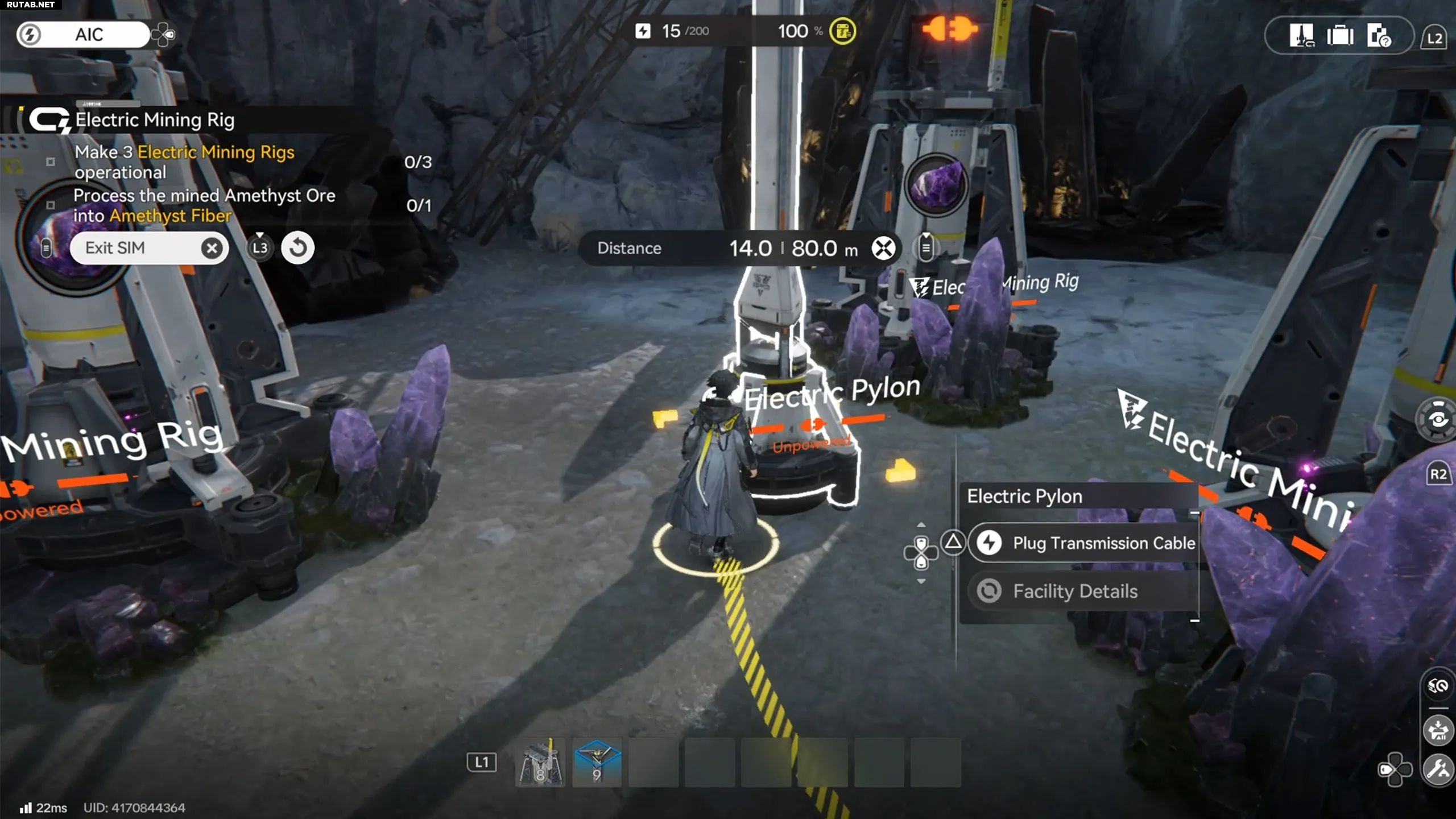Cancel the cable distance measurement
This screenshot has height=819, width=1456.
pyautogui.click(x=883, y=249)
